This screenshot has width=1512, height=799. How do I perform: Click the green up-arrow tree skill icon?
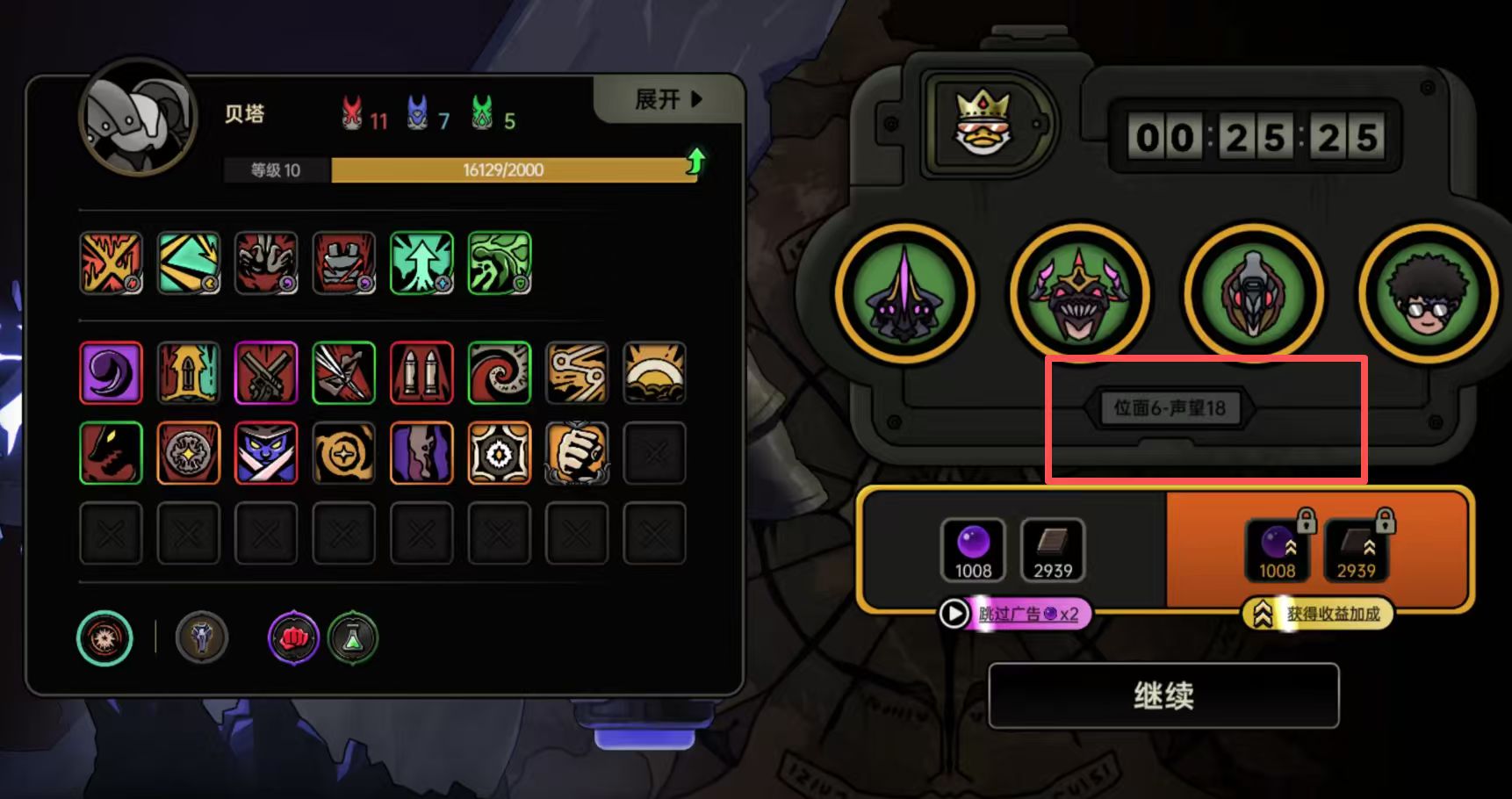pyautogui.click(x=421, y=263)
